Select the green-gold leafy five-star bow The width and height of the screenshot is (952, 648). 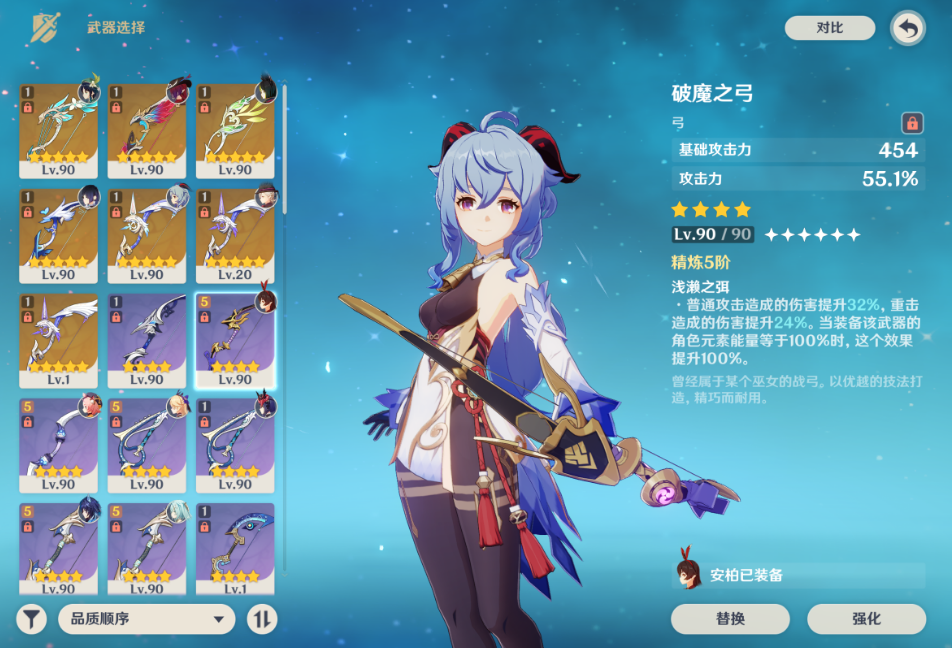pos(235,130)
